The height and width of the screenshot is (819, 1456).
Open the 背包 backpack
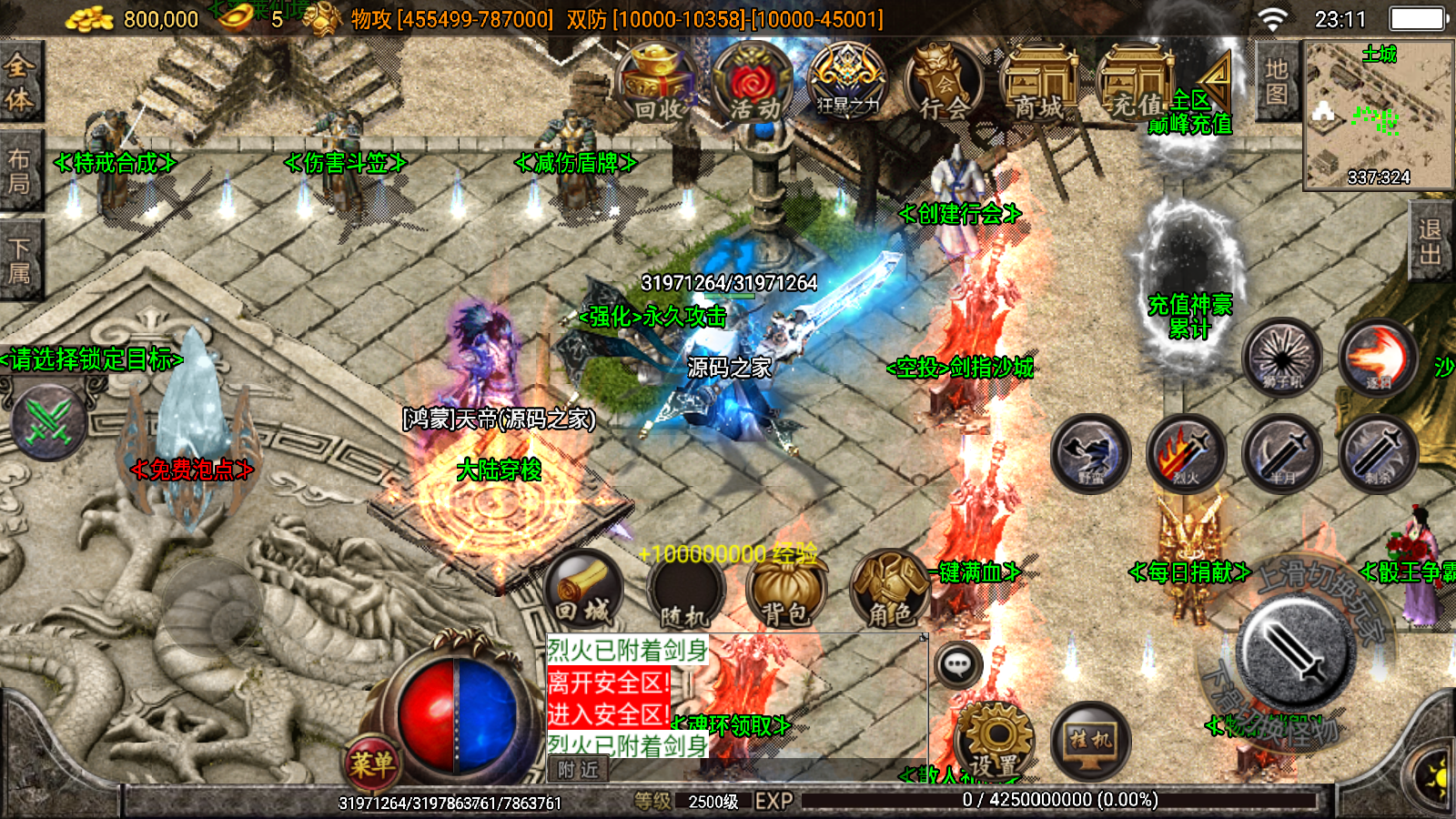pyautogui.click(x=785, y=591)
